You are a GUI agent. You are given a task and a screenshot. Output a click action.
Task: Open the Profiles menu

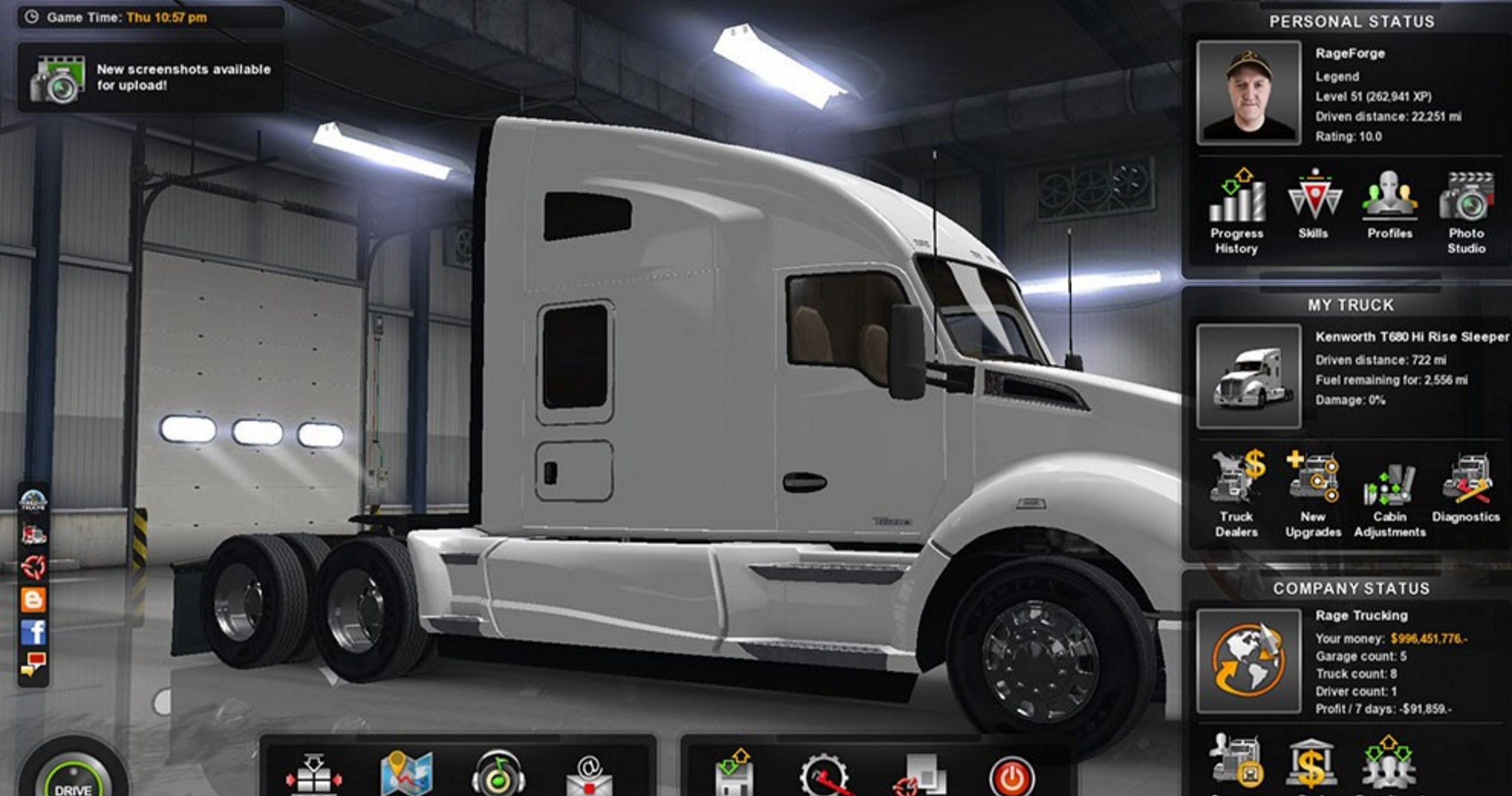coord(1390,205)
